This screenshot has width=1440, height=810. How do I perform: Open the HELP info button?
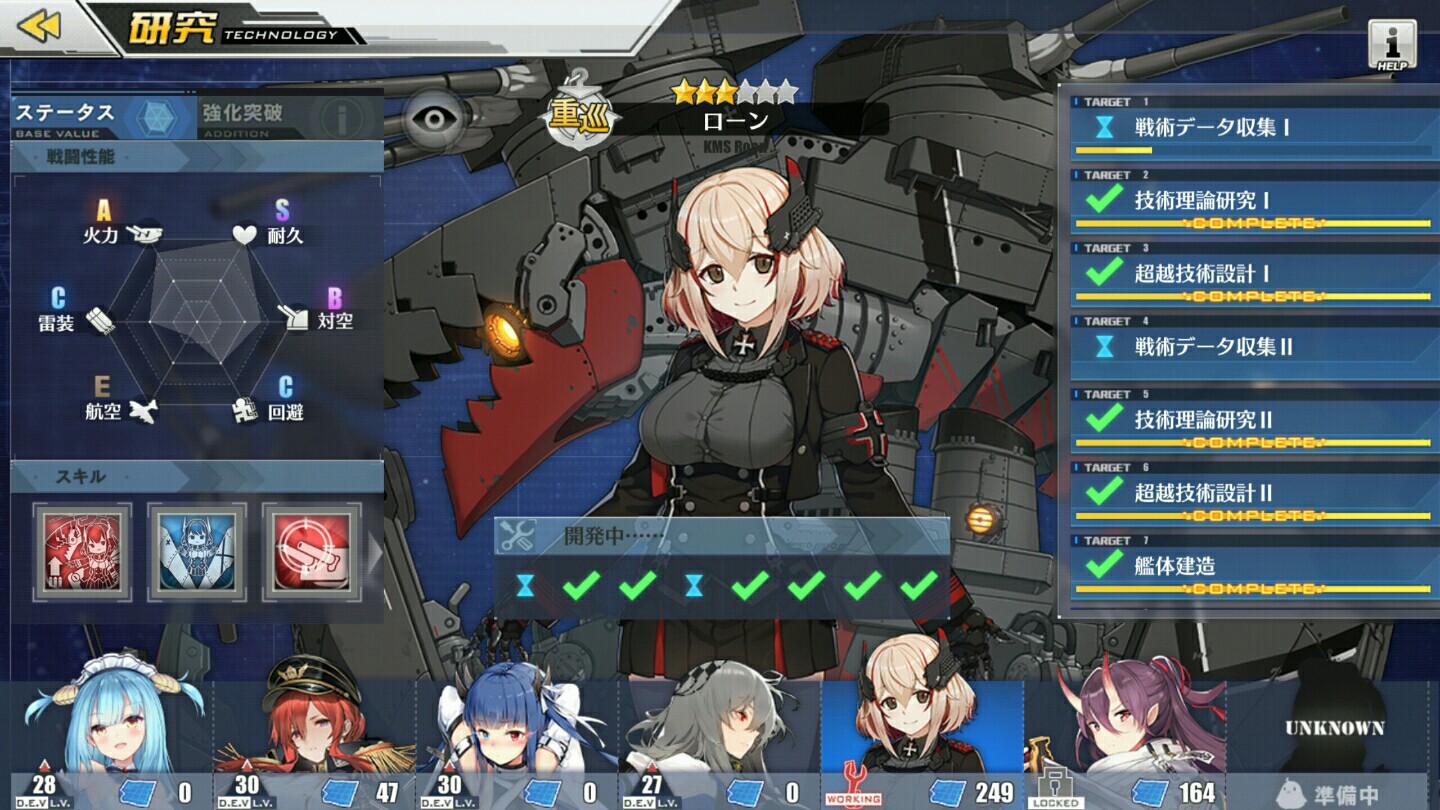click(x=1392, y=45)
